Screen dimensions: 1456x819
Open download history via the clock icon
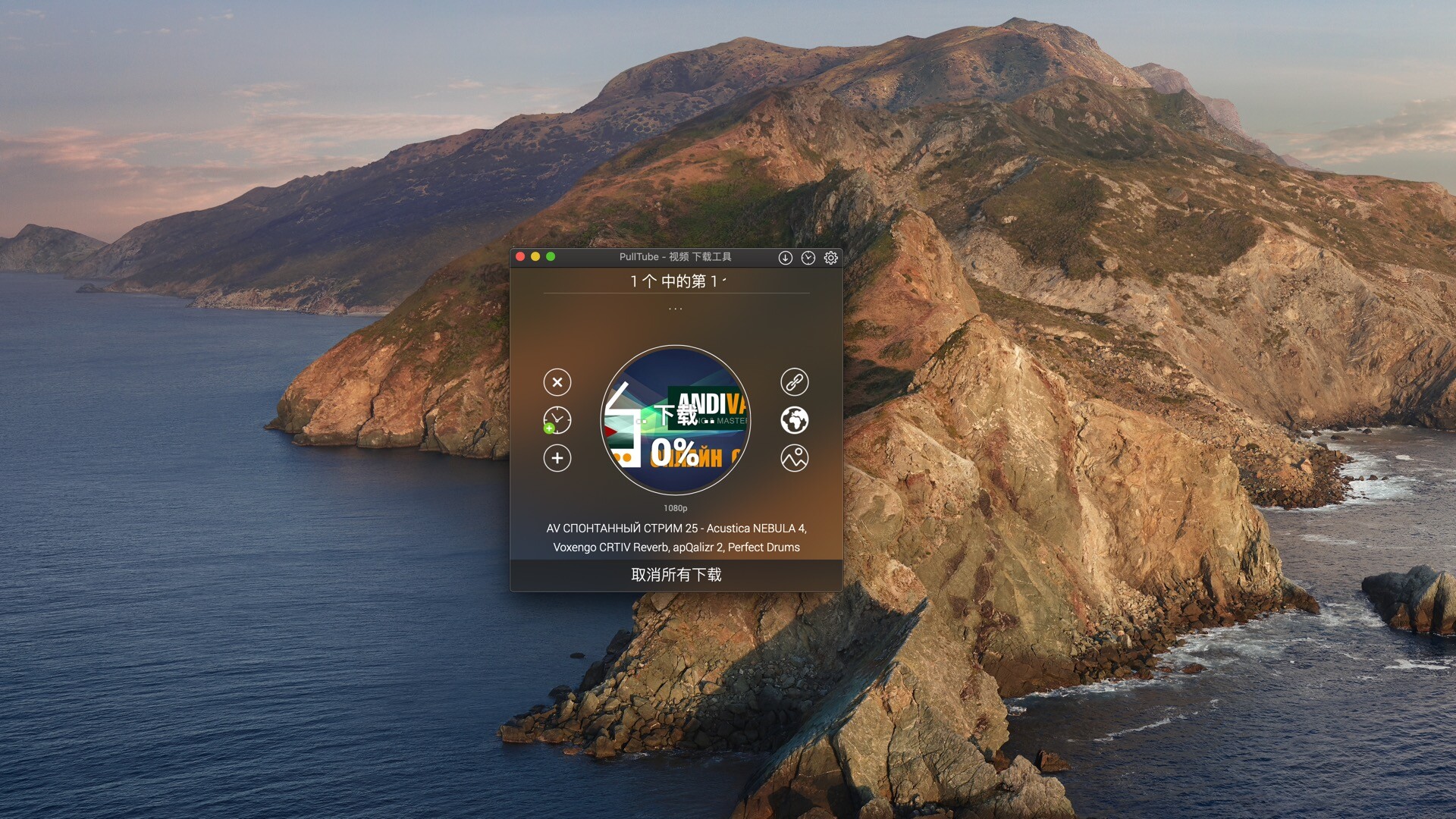[x=807, y=258]
